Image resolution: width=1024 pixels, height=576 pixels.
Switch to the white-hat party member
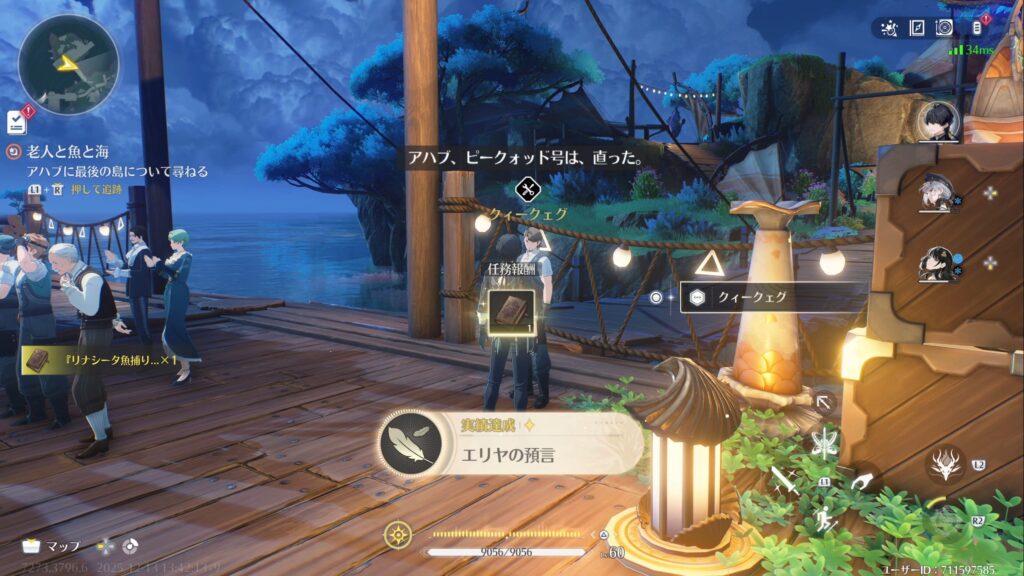click(936, 193)
